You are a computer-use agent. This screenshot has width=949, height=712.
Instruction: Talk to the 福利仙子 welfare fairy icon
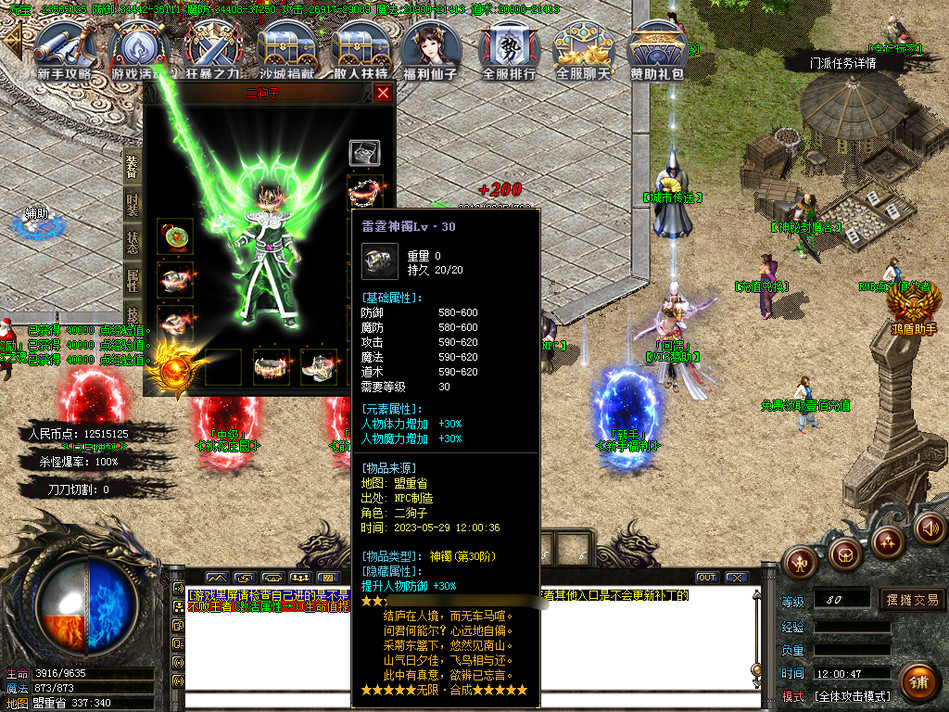[430, 50]
